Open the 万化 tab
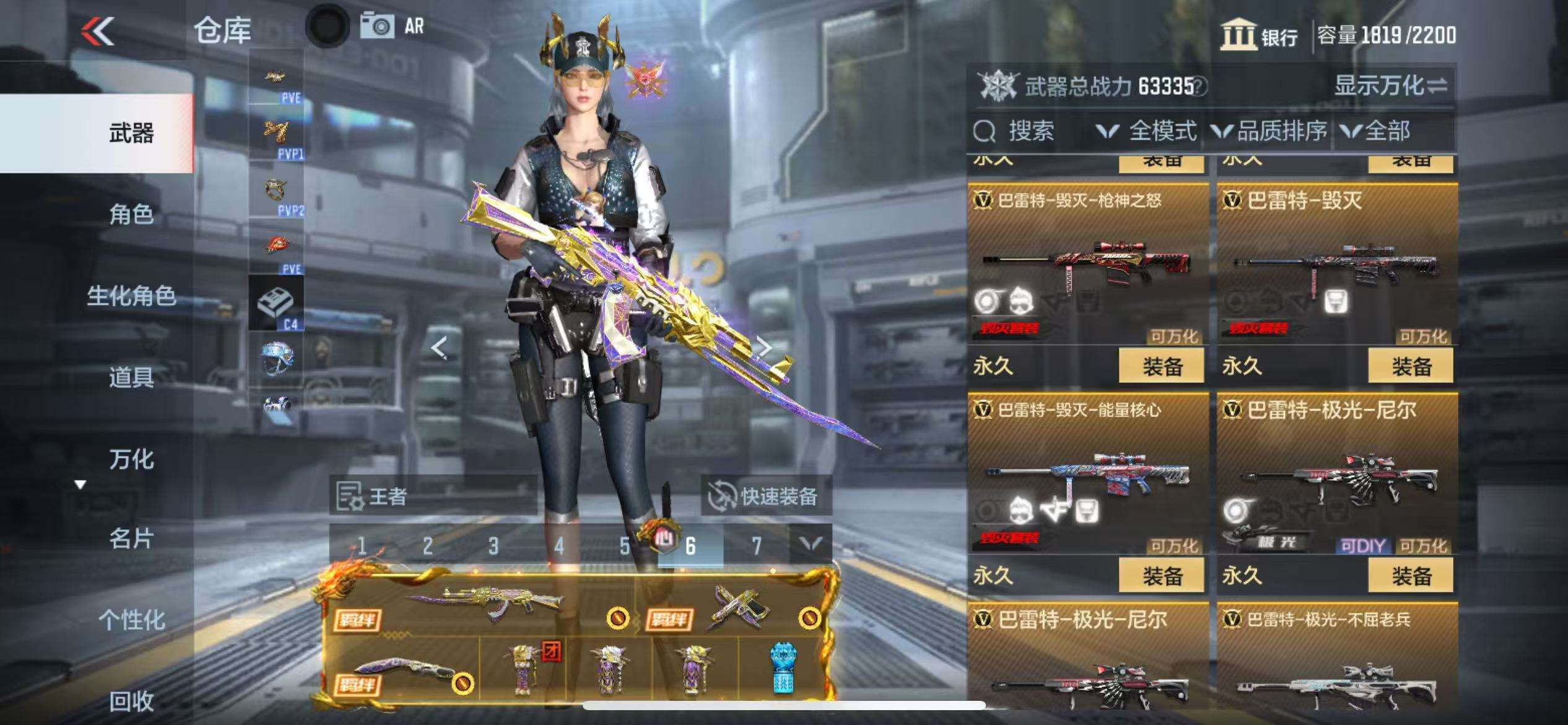This screenshot has height=725, width=1568. click(131, 459)
